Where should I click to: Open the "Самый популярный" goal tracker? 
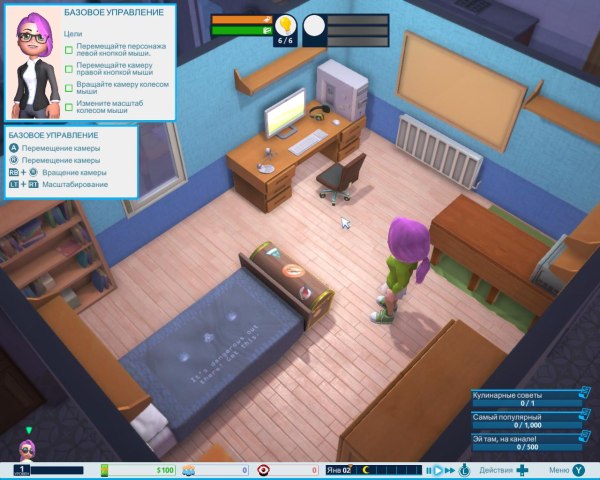pos(524,420)
